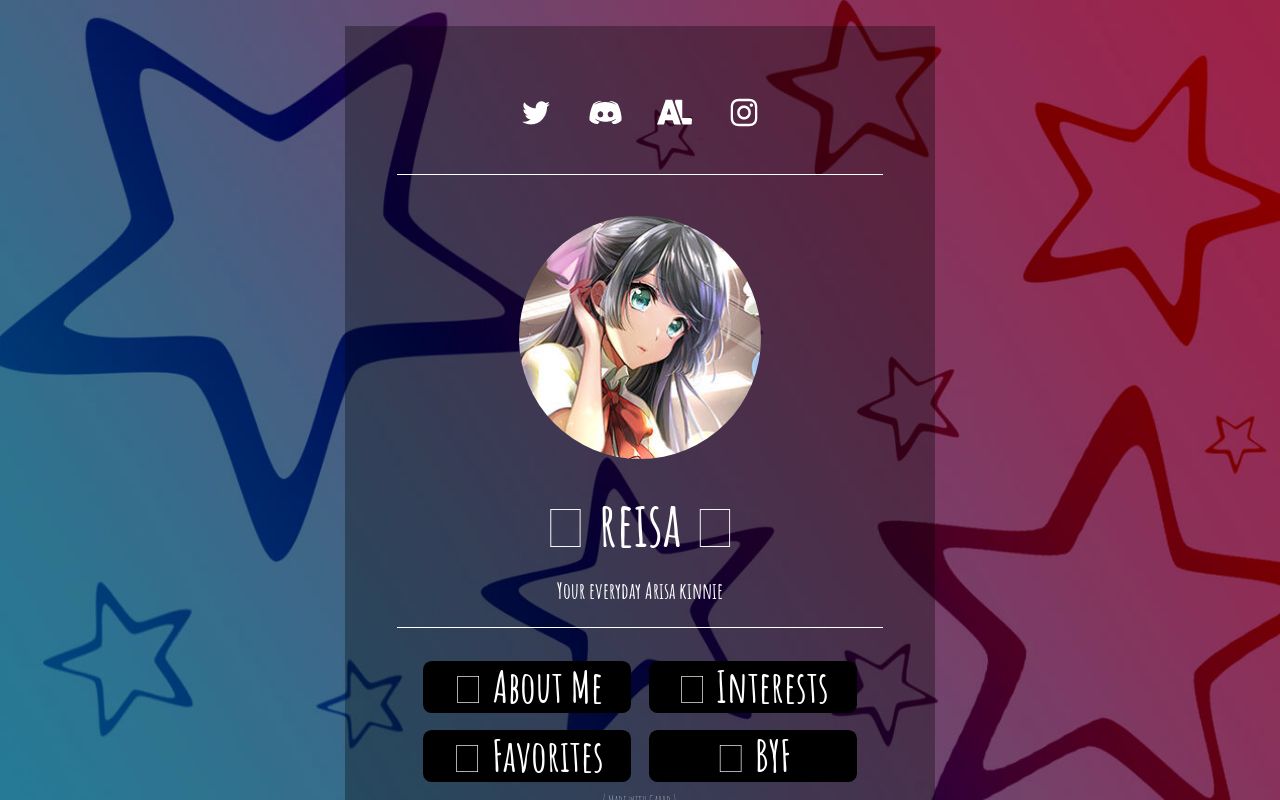Click the square glyph inside the Interests button
This screenshot has width=1280, height=800.
point(692,687)
